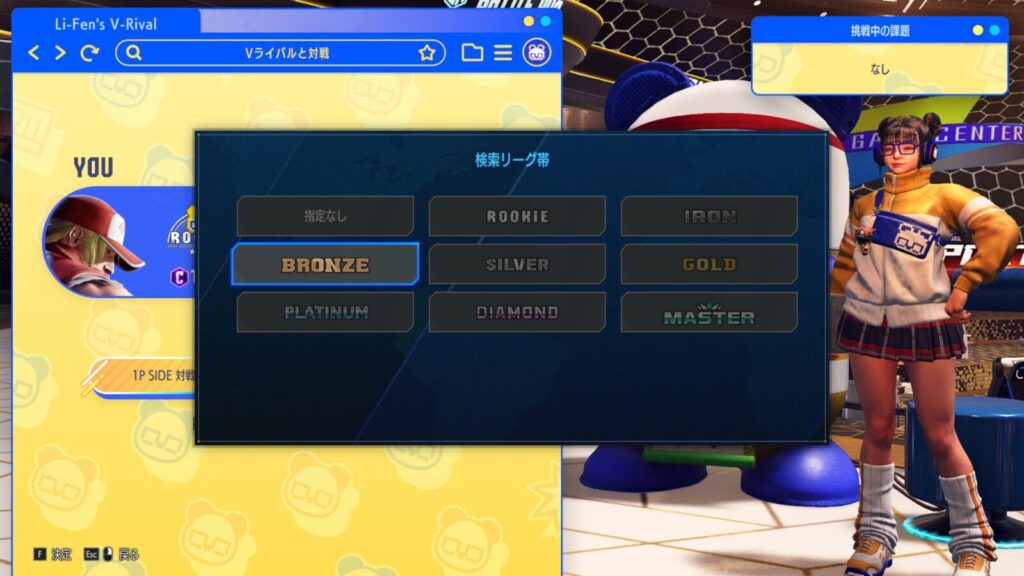This screenshot has height=576, width=1024.
Task: Click the browser refresh icon
Action: tap(90, 53)
